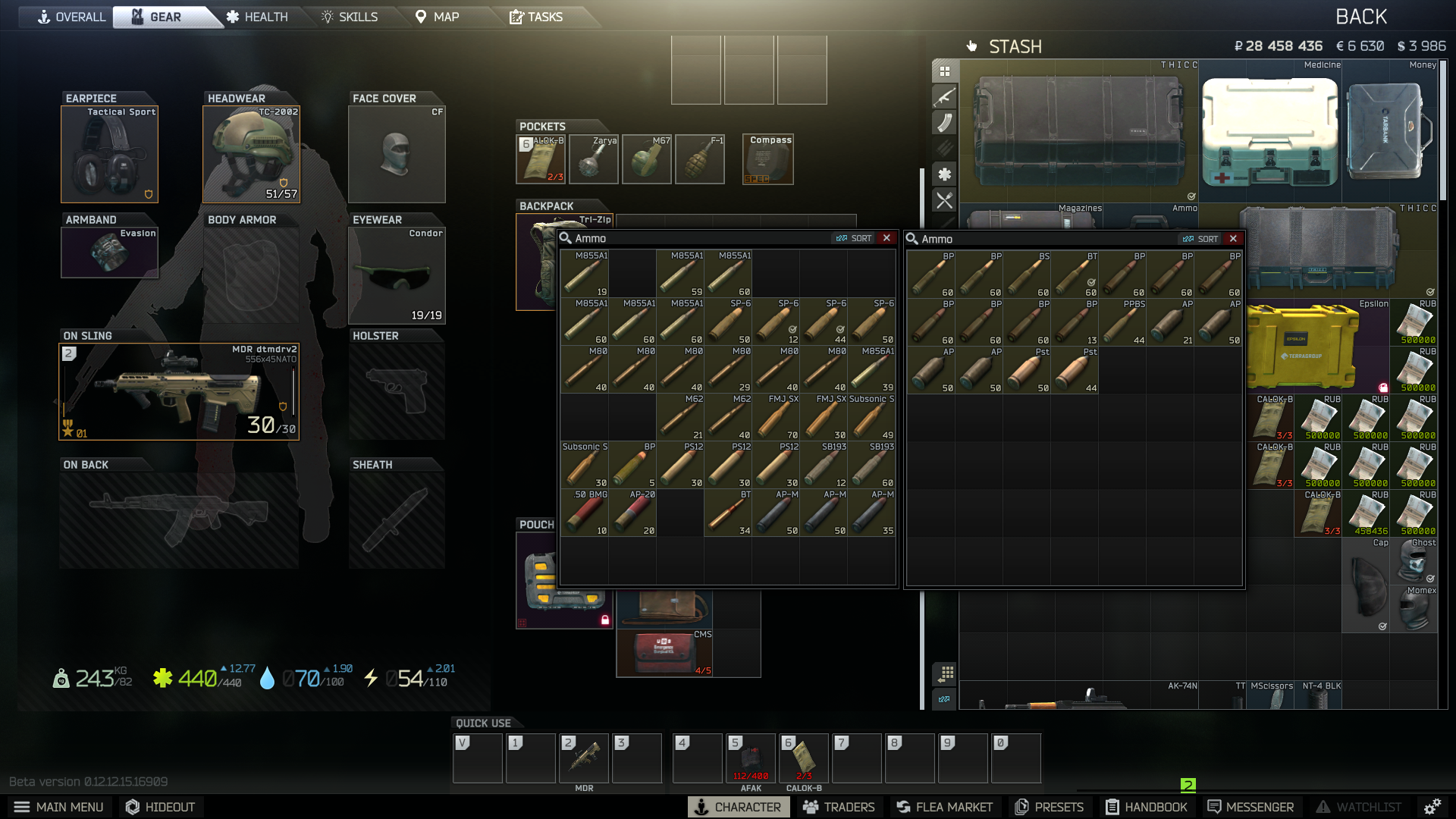The height and width of the screenshot is (819, 1456).
Task: Open the medical items filter in the stash sidebar
Action: (943, 175)
